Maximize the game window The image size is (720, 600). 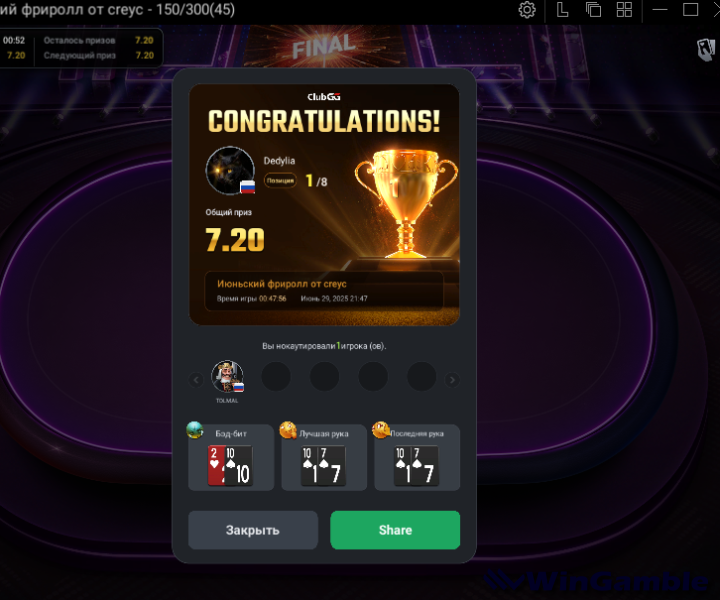coord(690,10)
